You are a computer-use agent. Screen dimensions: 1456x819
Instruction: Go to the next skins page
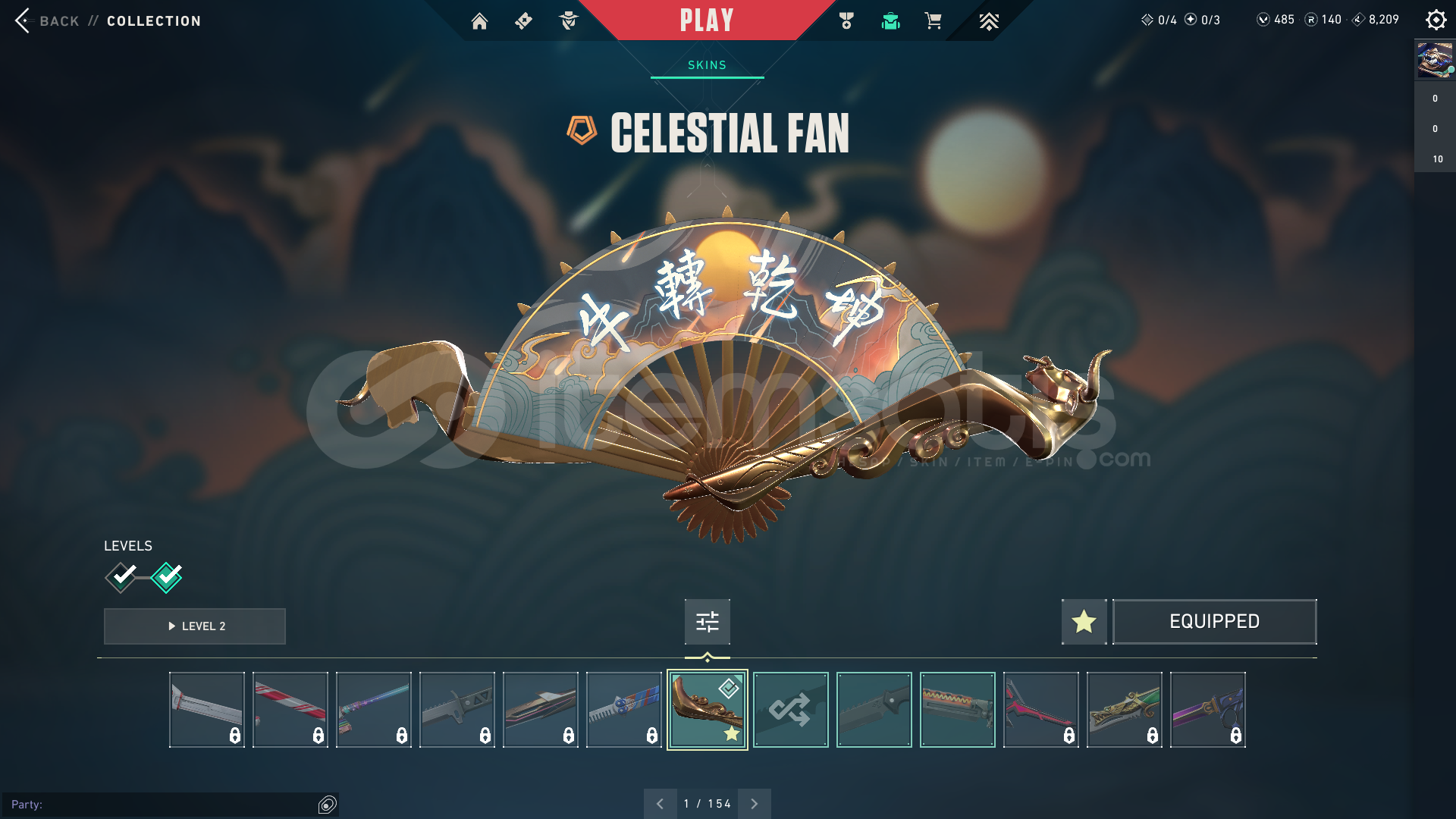coord(754,804)
